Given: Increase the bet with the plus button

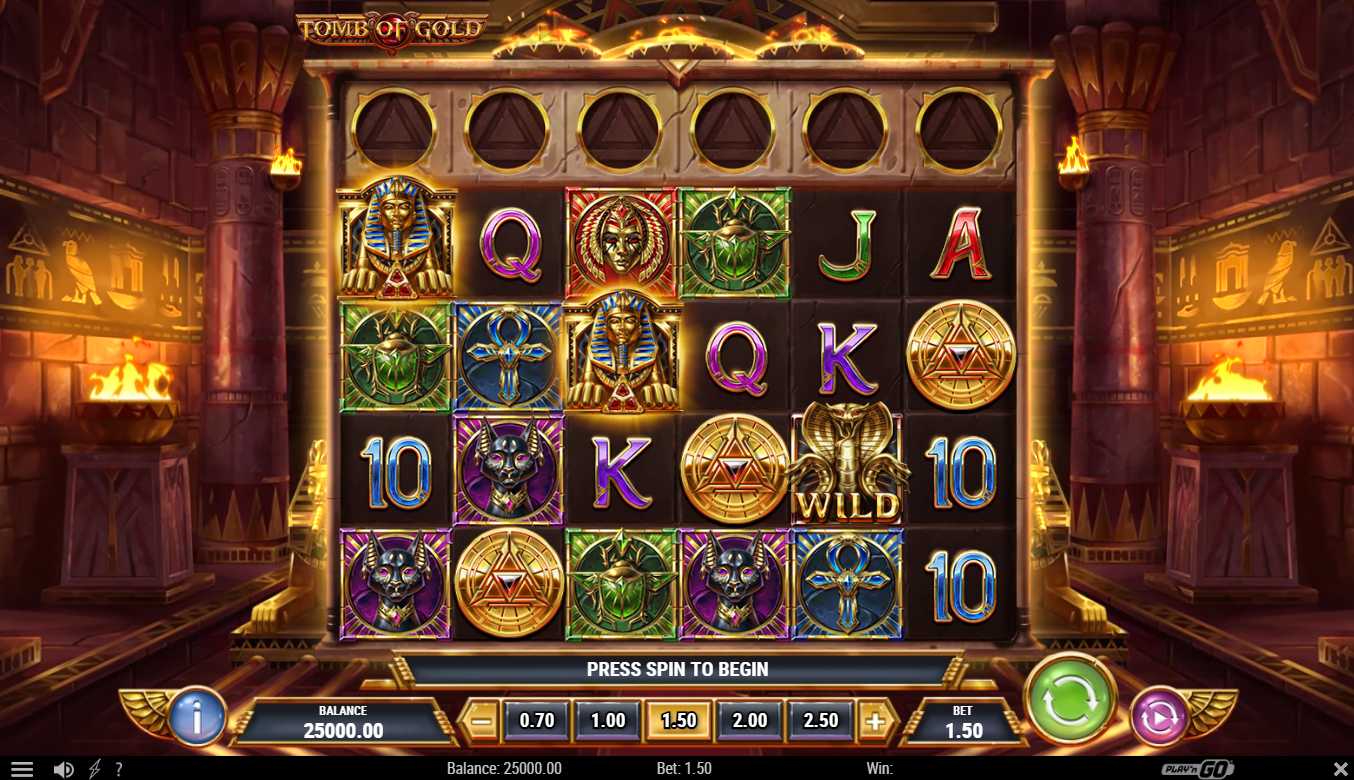Looking at the screenshot, I should coord(875,721).
